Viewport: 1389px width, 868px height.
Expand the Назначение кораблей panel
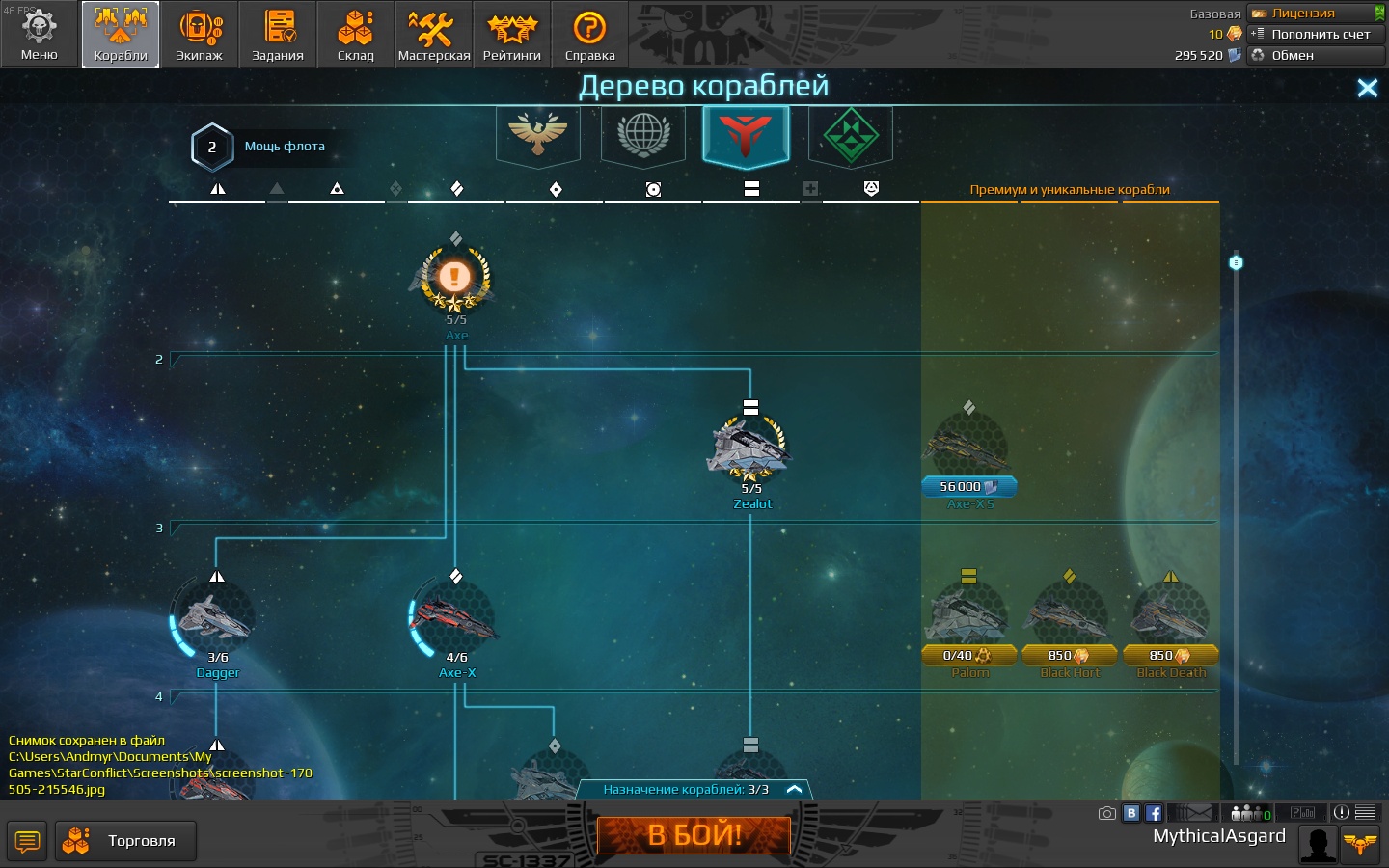pos(794,789)
